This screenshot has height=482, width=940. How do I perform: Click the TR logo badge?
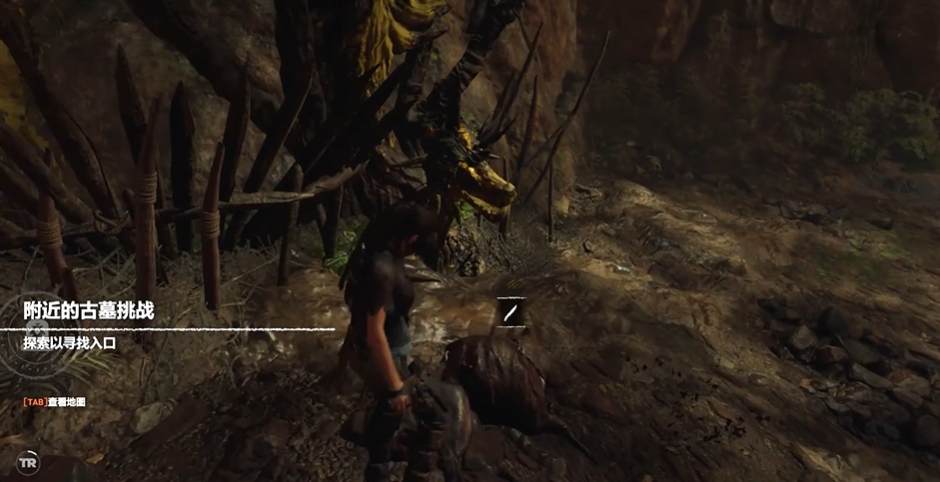tap(28, 464)
